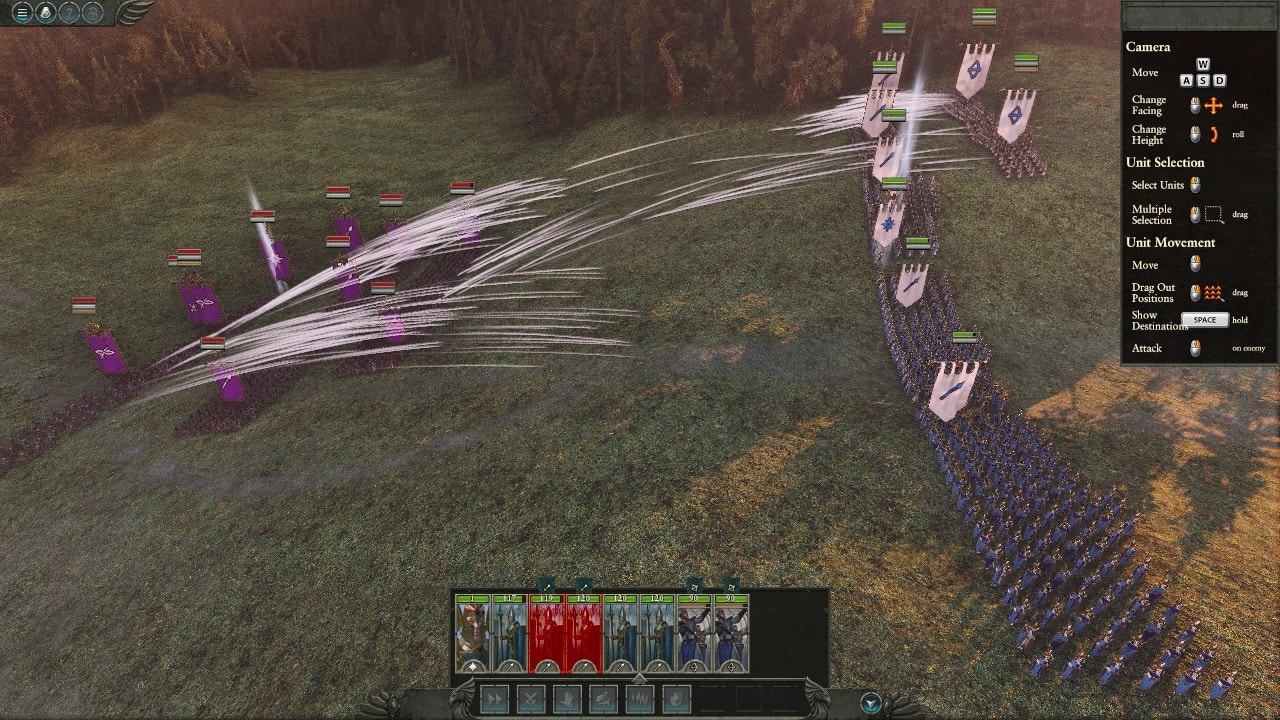Open the hamburger game menu
The image size is (1280, 720).
[x=21, y=13]
